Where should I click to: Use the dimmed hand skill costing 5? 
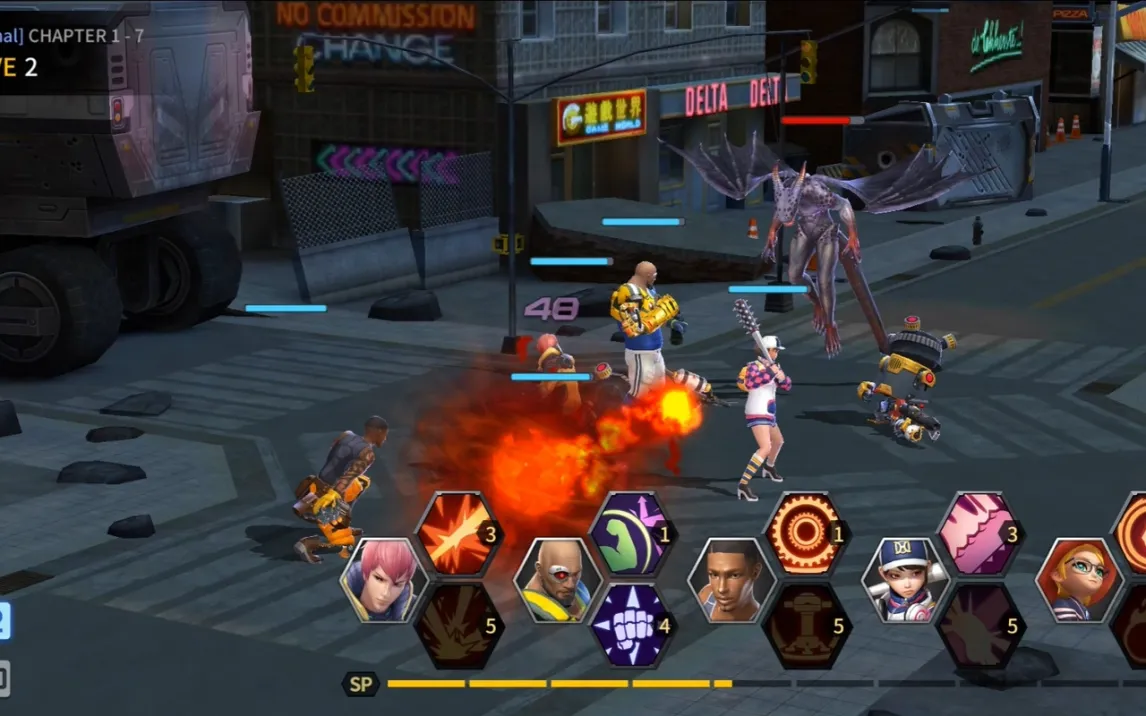coord(979,626)
